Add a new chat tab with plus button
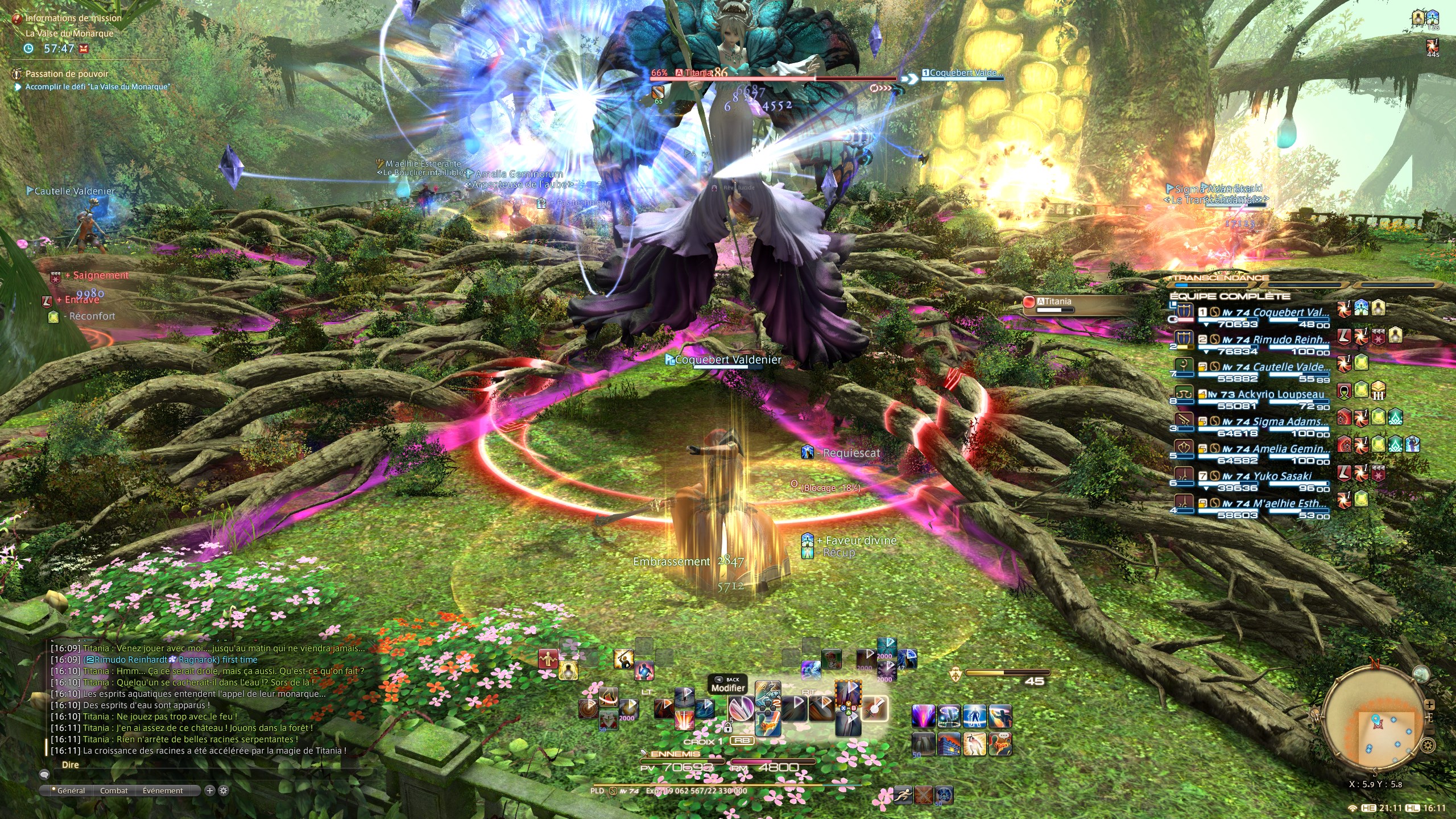The width and height of the screenshot is (1456, 819). click(209, 791)
